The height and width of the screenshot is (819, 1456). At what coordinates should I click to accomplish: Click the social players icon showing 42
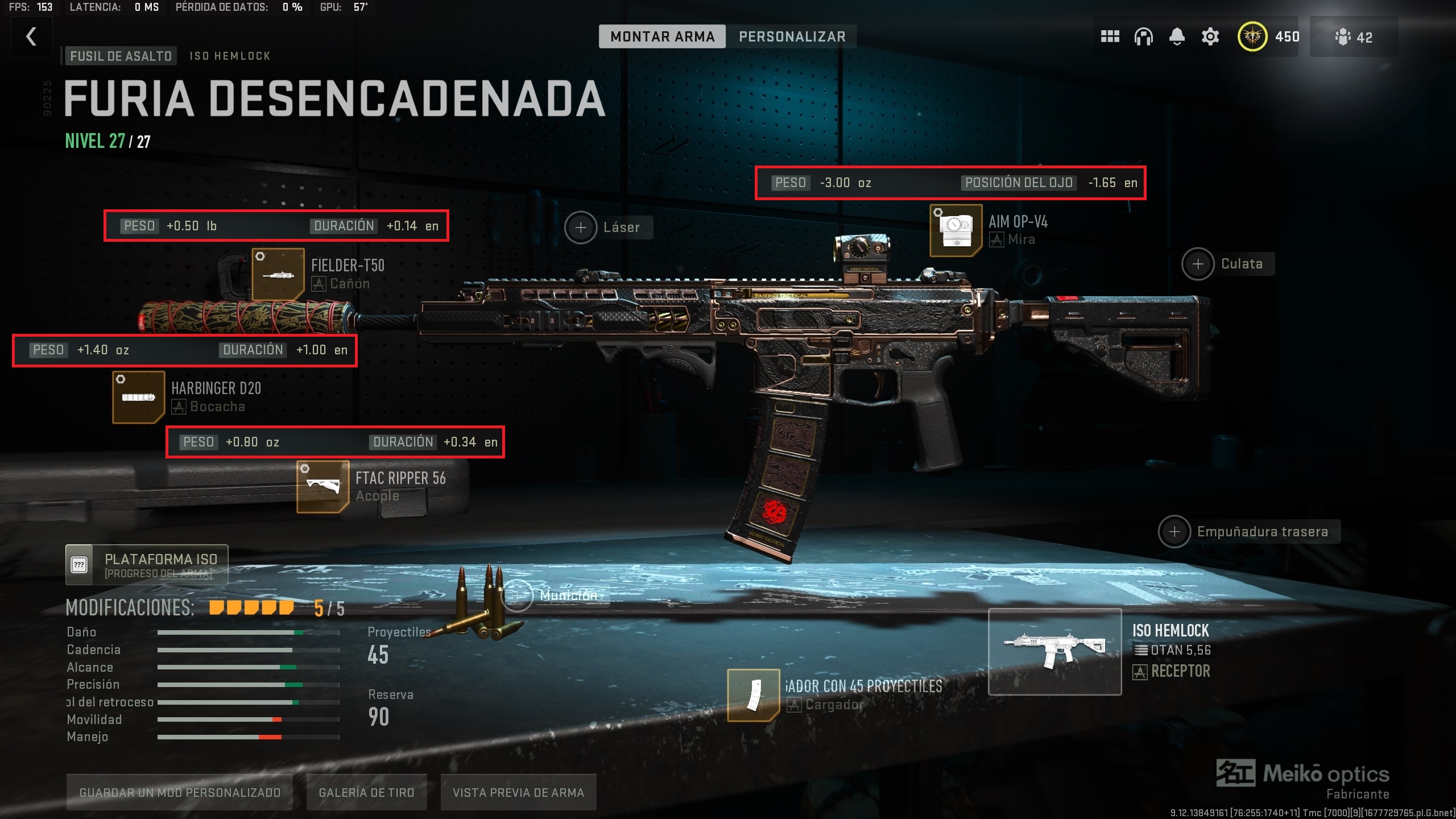[1352, 36]
